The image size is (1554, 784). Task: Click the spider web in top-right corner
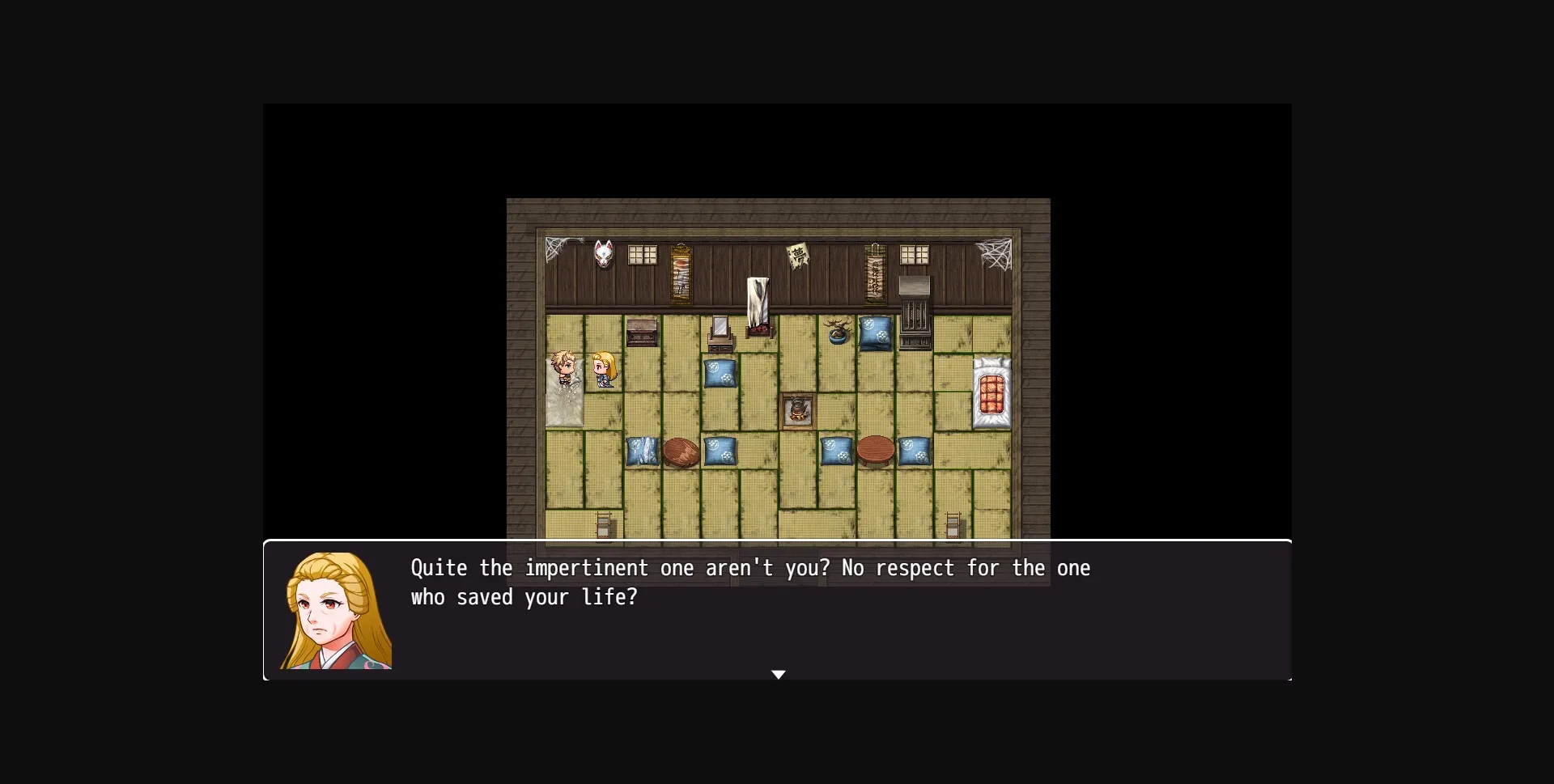pos(997,252)
